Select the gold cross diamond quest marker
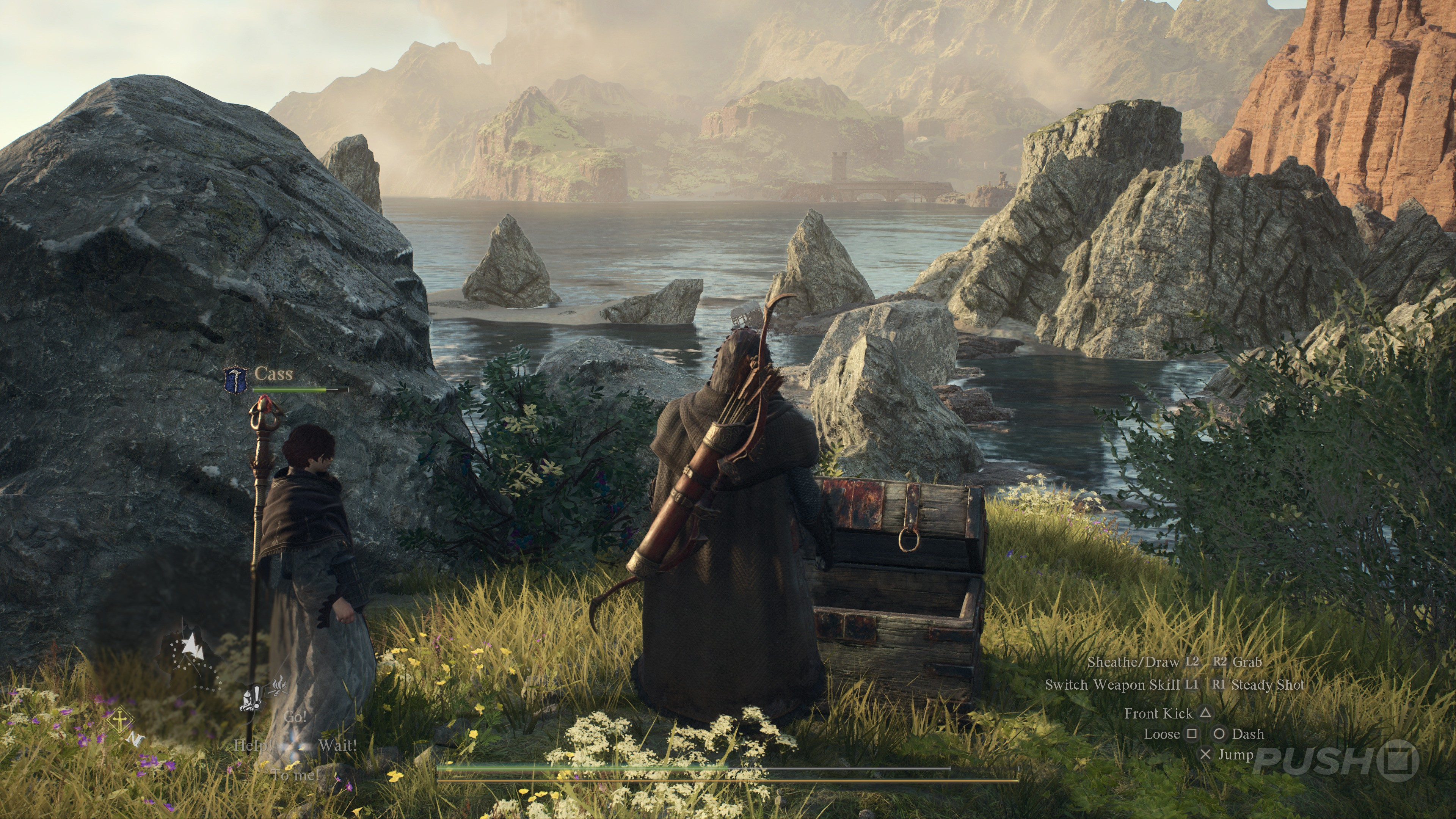 point(121,721)
